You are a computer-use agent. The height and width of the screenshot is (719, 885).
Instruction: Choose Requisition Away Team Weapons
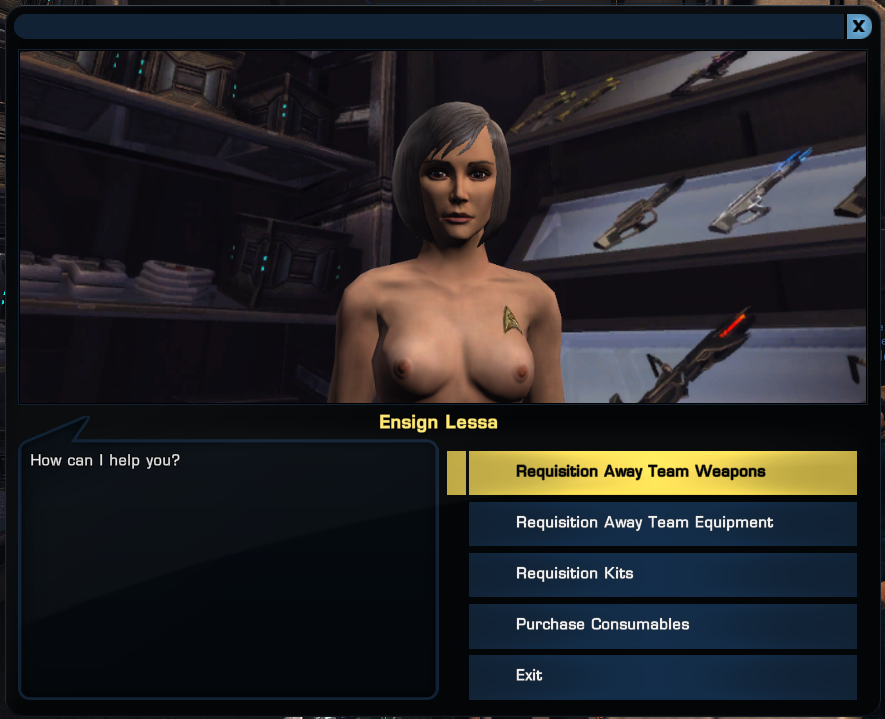[662, 472]
